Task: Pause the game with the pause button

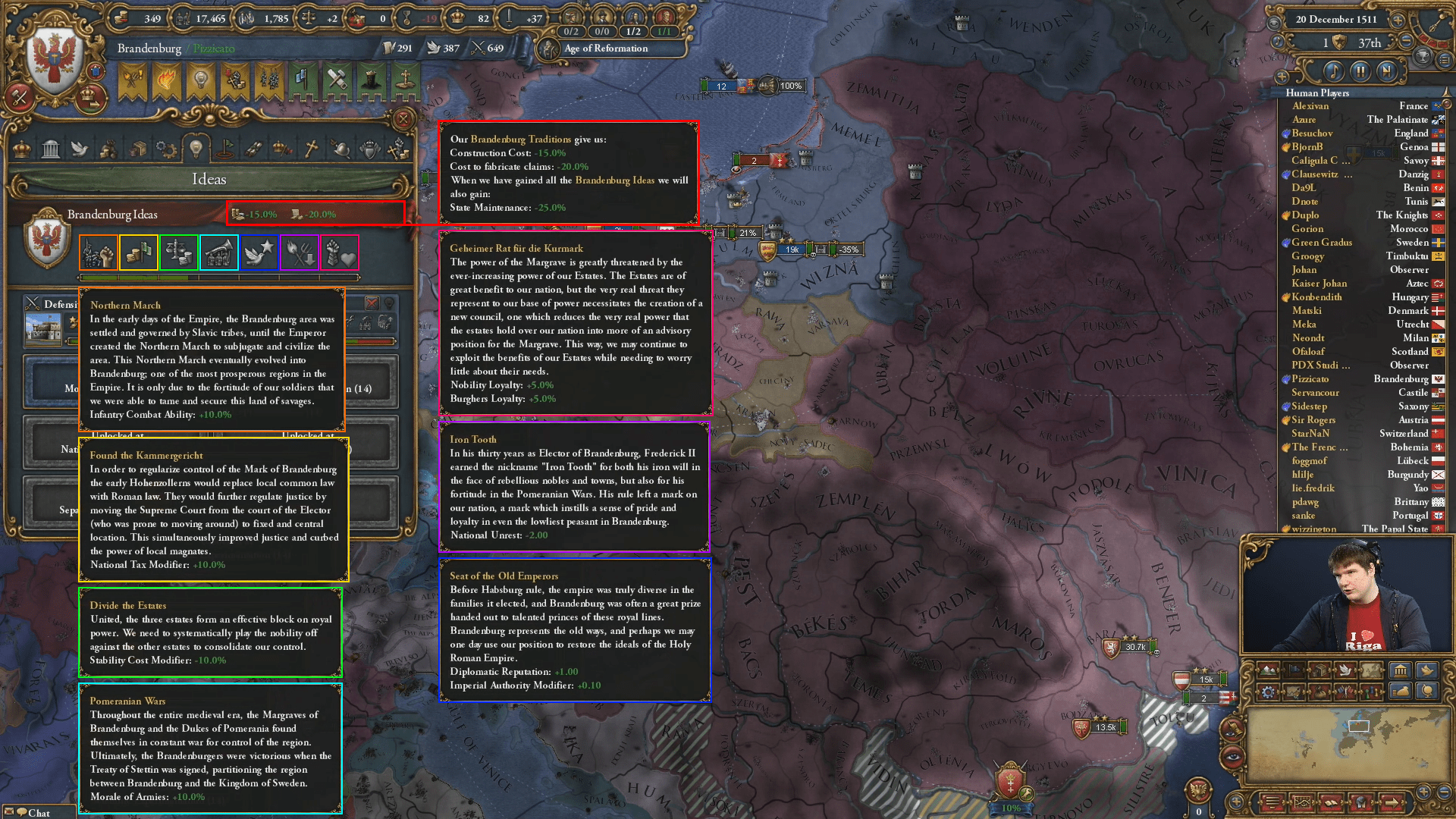Action: (x=1361, y=71)
